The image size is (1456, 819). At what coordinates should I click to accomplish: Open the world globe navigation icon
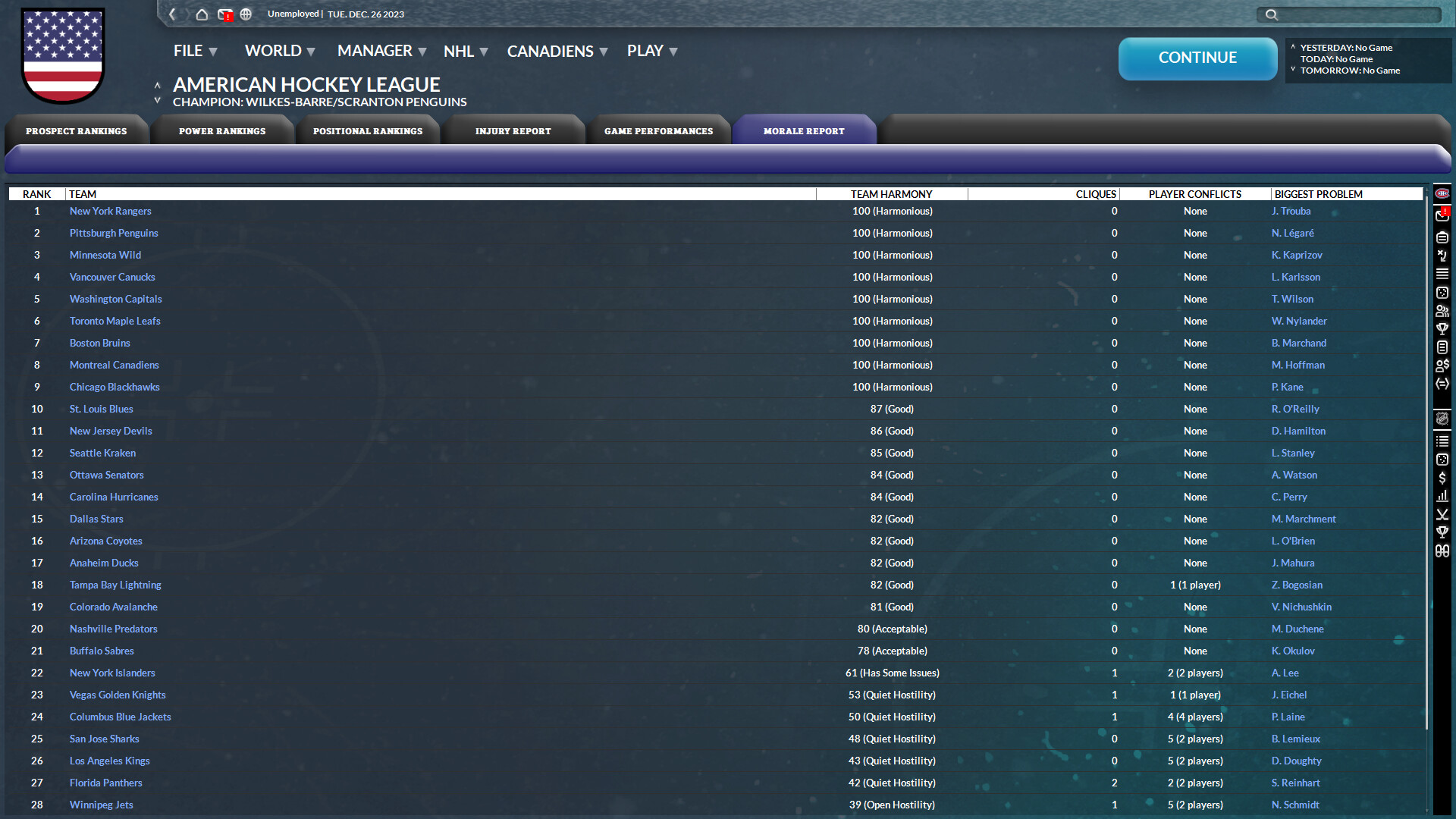click(246, 14)
